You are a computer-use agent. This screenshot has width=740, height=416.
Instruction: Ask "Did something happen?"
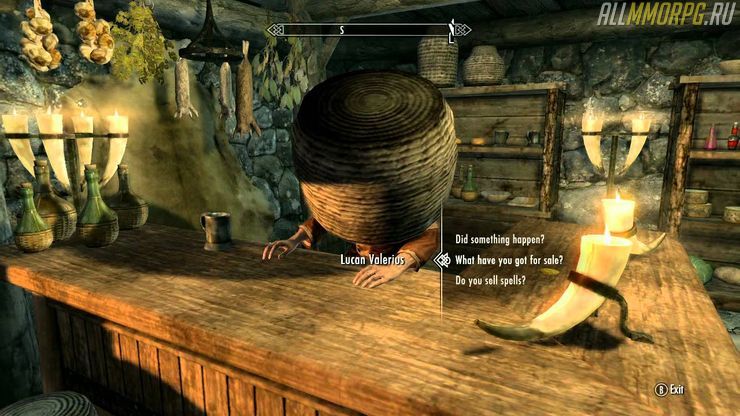pos(499,240)
